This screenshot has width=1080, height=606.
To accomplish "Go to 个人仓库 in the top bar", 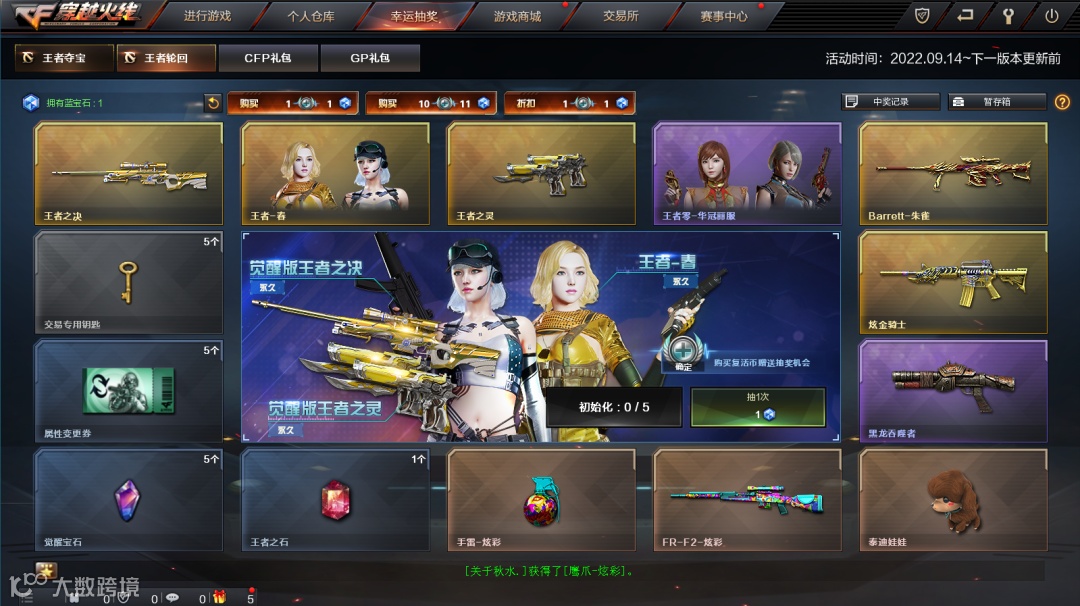I will pyautogui.click(x=311, y=16).
